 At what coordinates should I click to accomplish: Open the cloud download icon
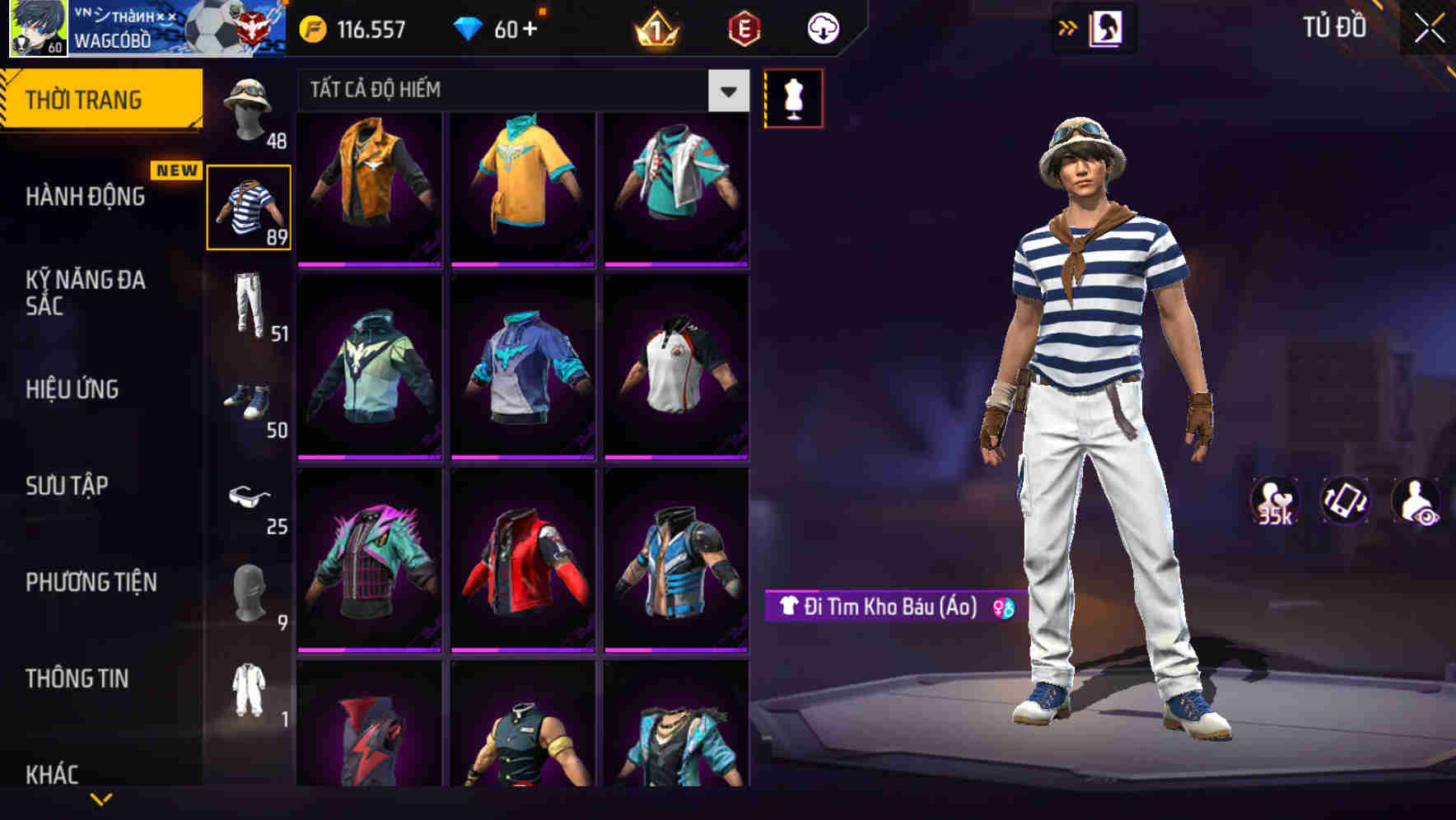[x=821, y=27]
